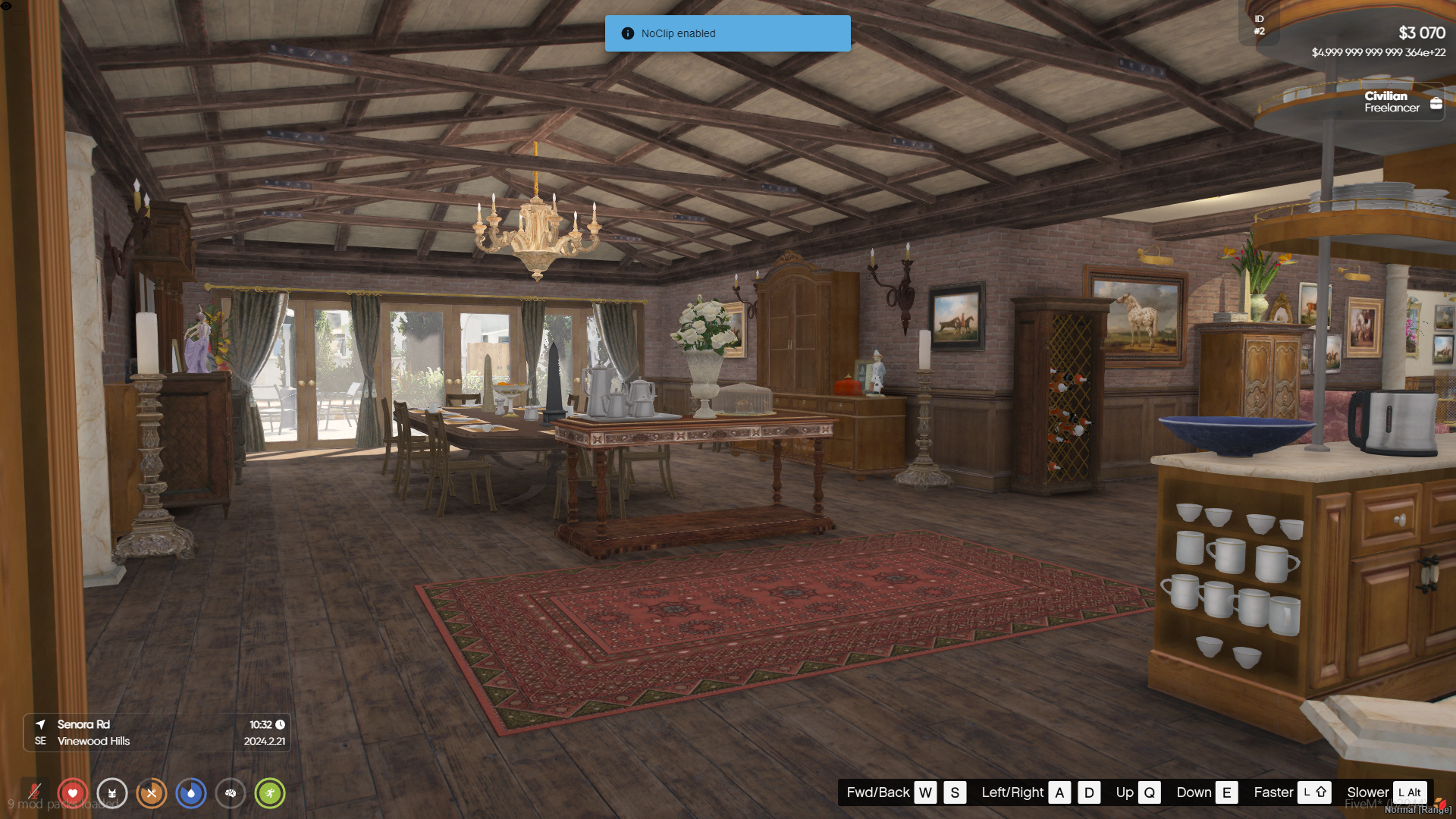Select the brain stress status icon

pyautogui.click(x=231, y=793)
